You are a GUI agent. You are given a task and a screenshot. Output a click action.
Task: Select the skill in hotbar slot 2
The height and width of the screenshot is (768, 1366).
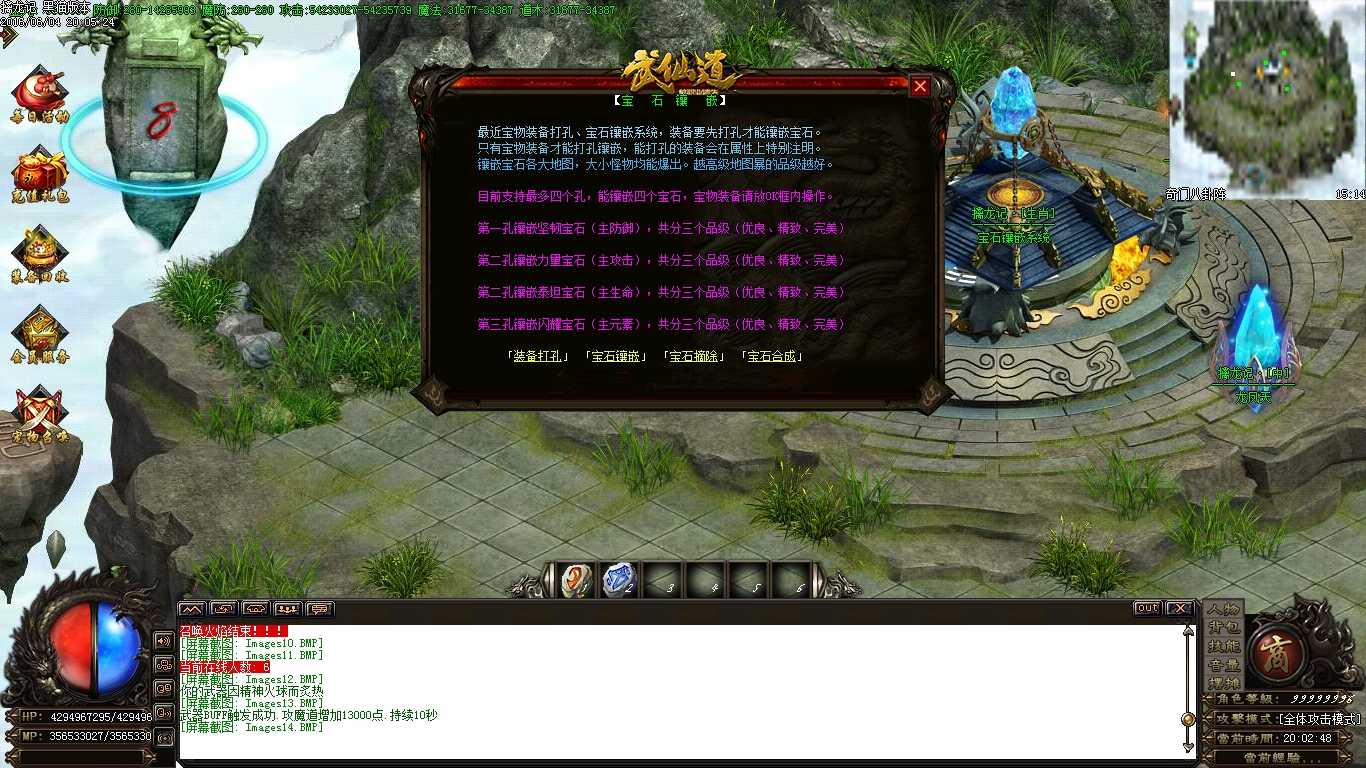tap(619, 578)
